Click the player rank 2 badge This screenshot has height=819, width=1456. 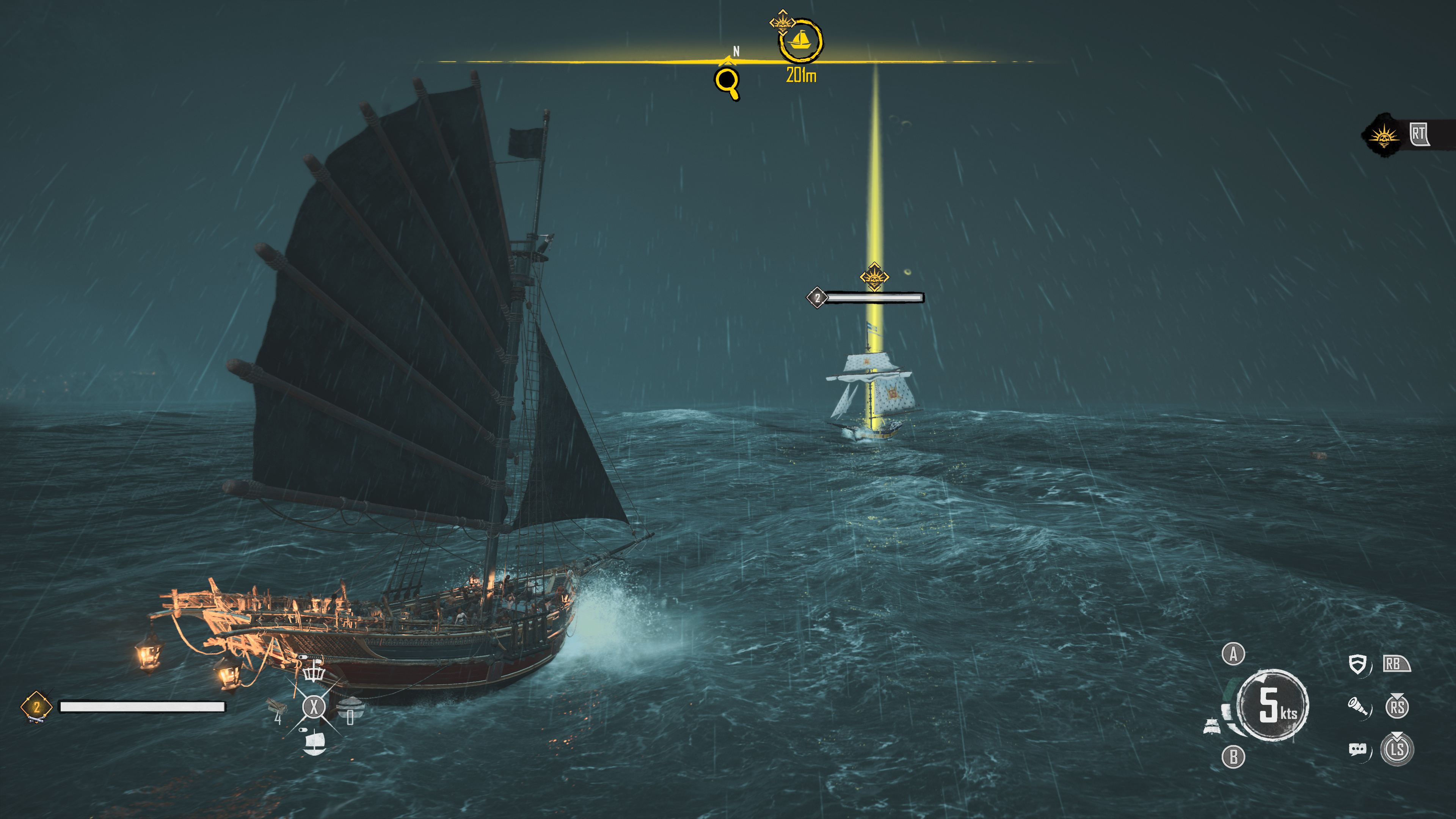36,706
